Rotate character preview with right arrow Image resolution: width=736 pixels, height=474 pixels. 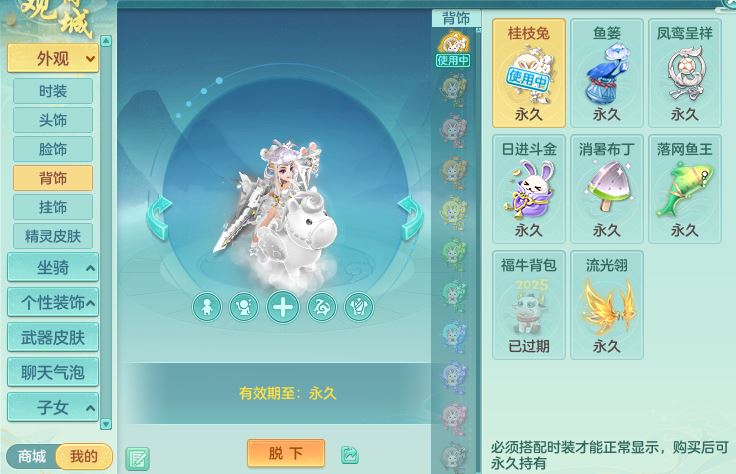408,214
